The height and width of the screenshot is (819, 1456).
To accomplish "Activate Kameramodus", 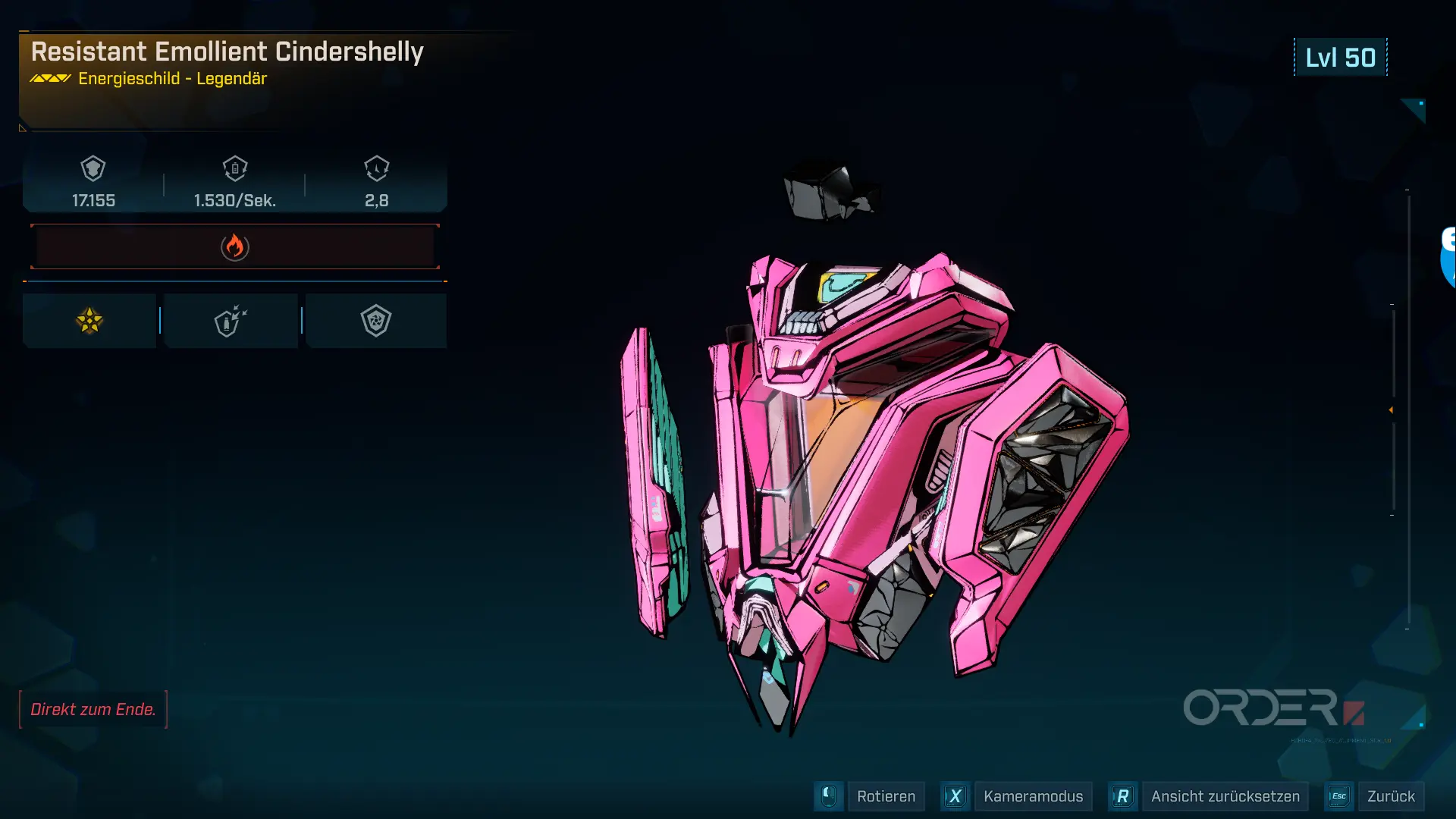I will (x=1033, y=796).
